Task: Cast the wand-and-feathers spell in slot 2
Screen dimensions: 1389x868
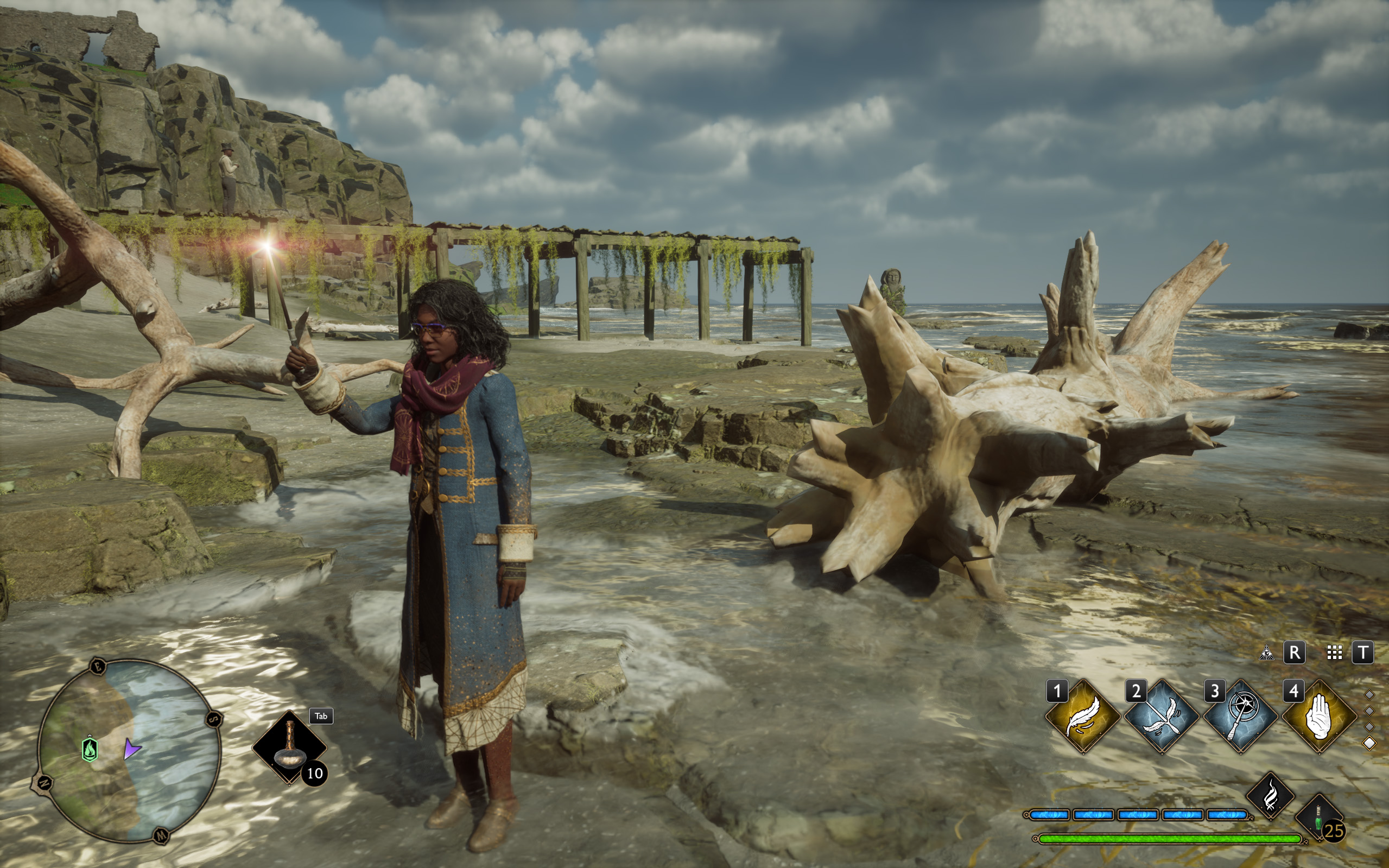Action: tap(1161, 716)
